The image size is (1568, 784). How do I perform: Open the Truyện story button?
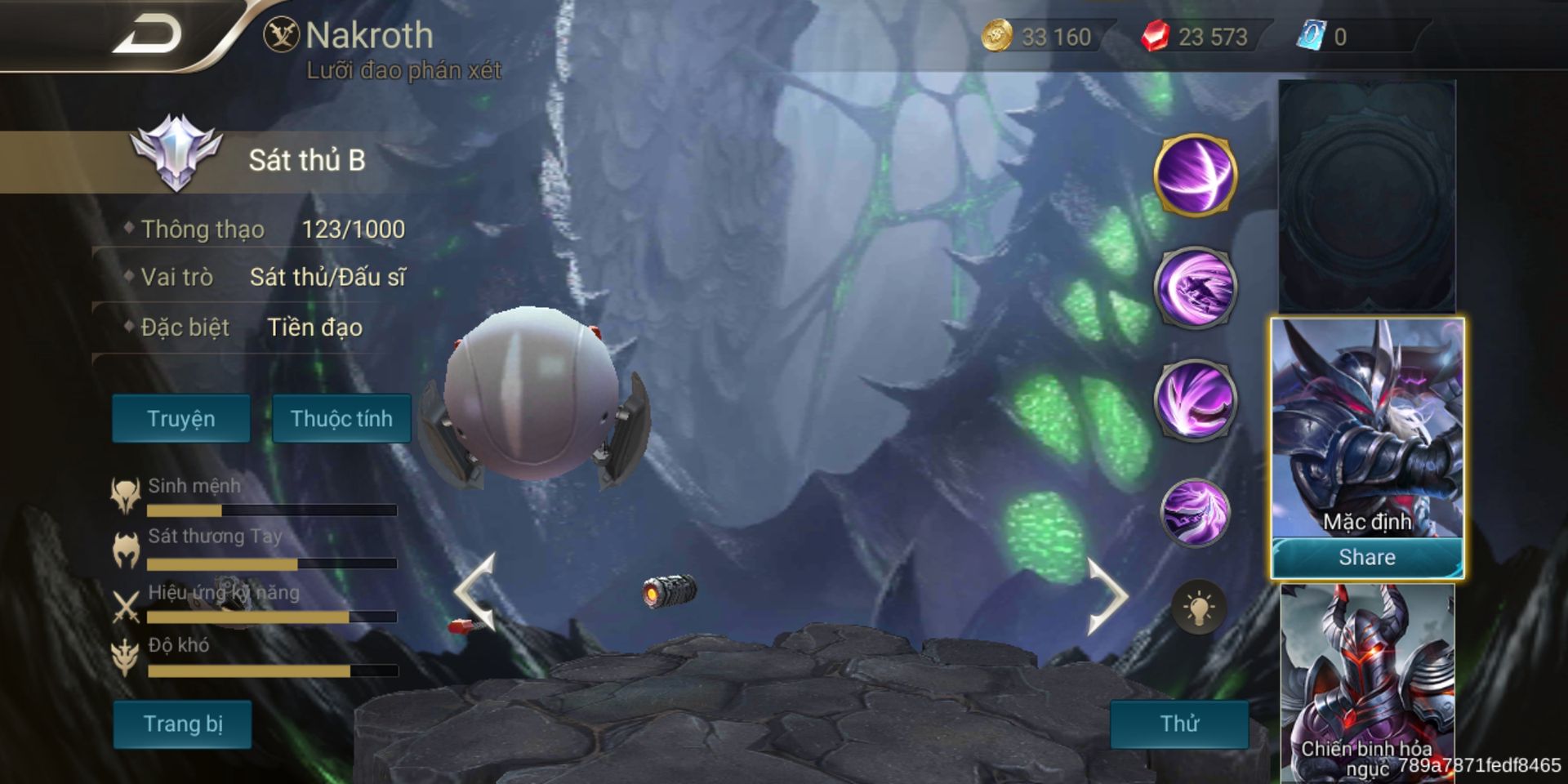[180, 419]
